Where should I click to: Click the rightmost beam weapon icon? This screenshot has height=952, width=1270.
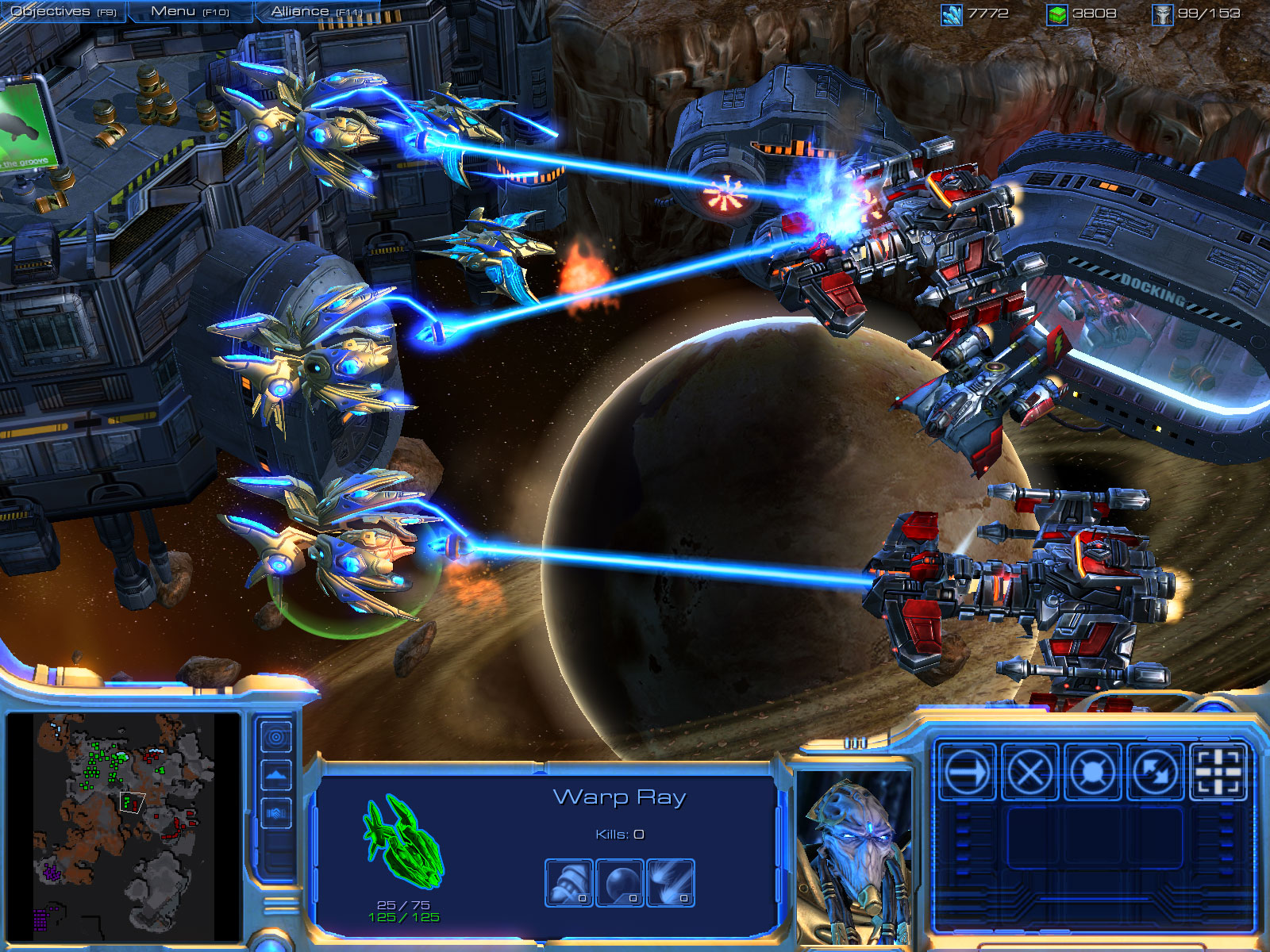tap(671, 881)
